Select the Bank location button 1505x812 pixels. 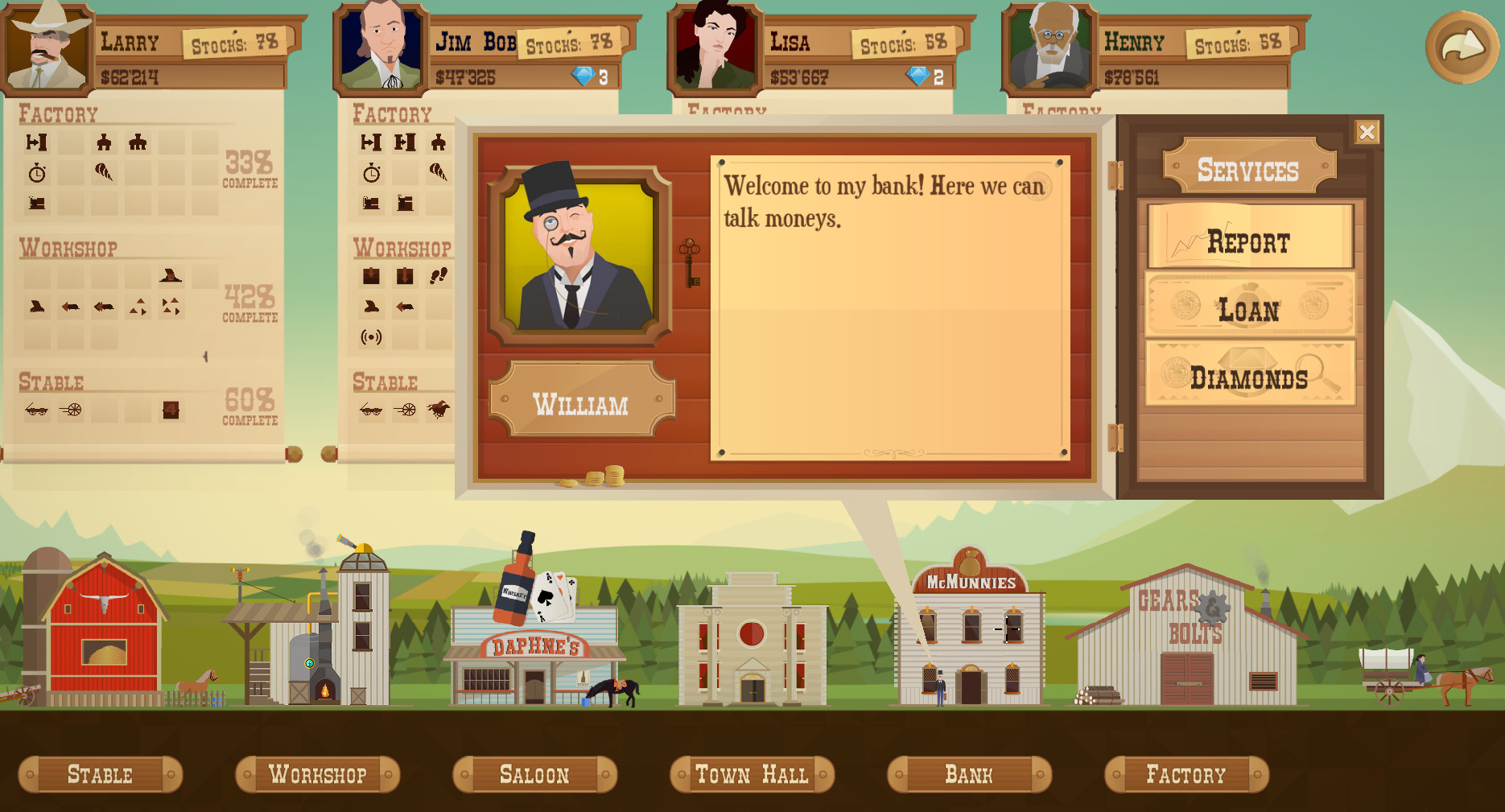970,774
